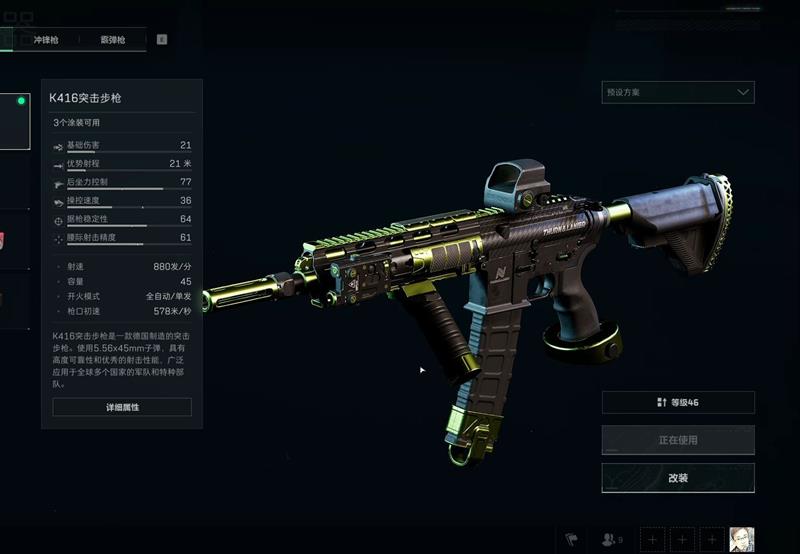Viewport: 800px width, 554px height.
Task: Open 详细属性 detailed stats
Action: pyautogui.click(x=122, y=407)
